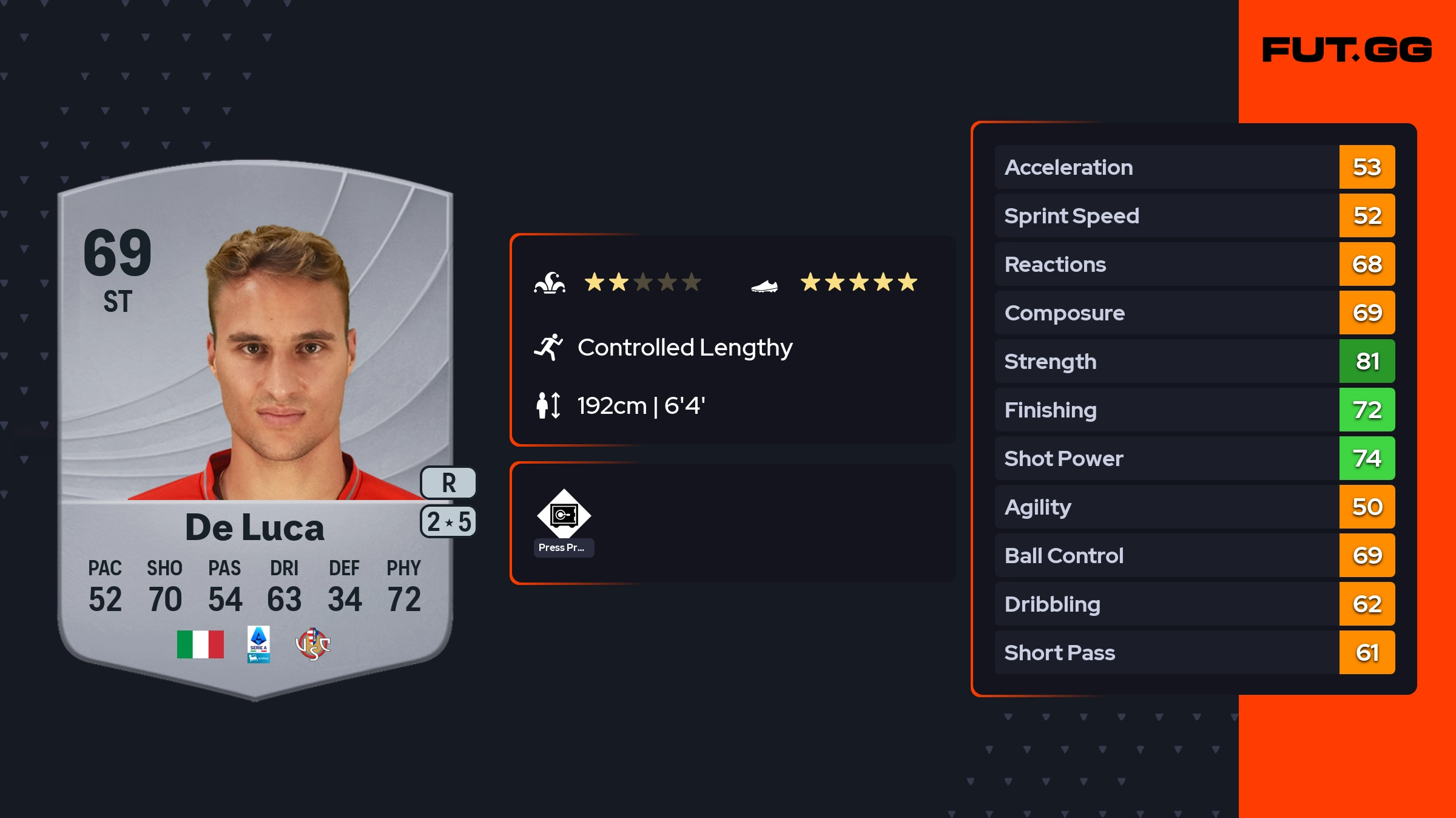The image size is (1456, 818).
Task: Choose the Serie A league badge
Action: [x=258, y=644]
